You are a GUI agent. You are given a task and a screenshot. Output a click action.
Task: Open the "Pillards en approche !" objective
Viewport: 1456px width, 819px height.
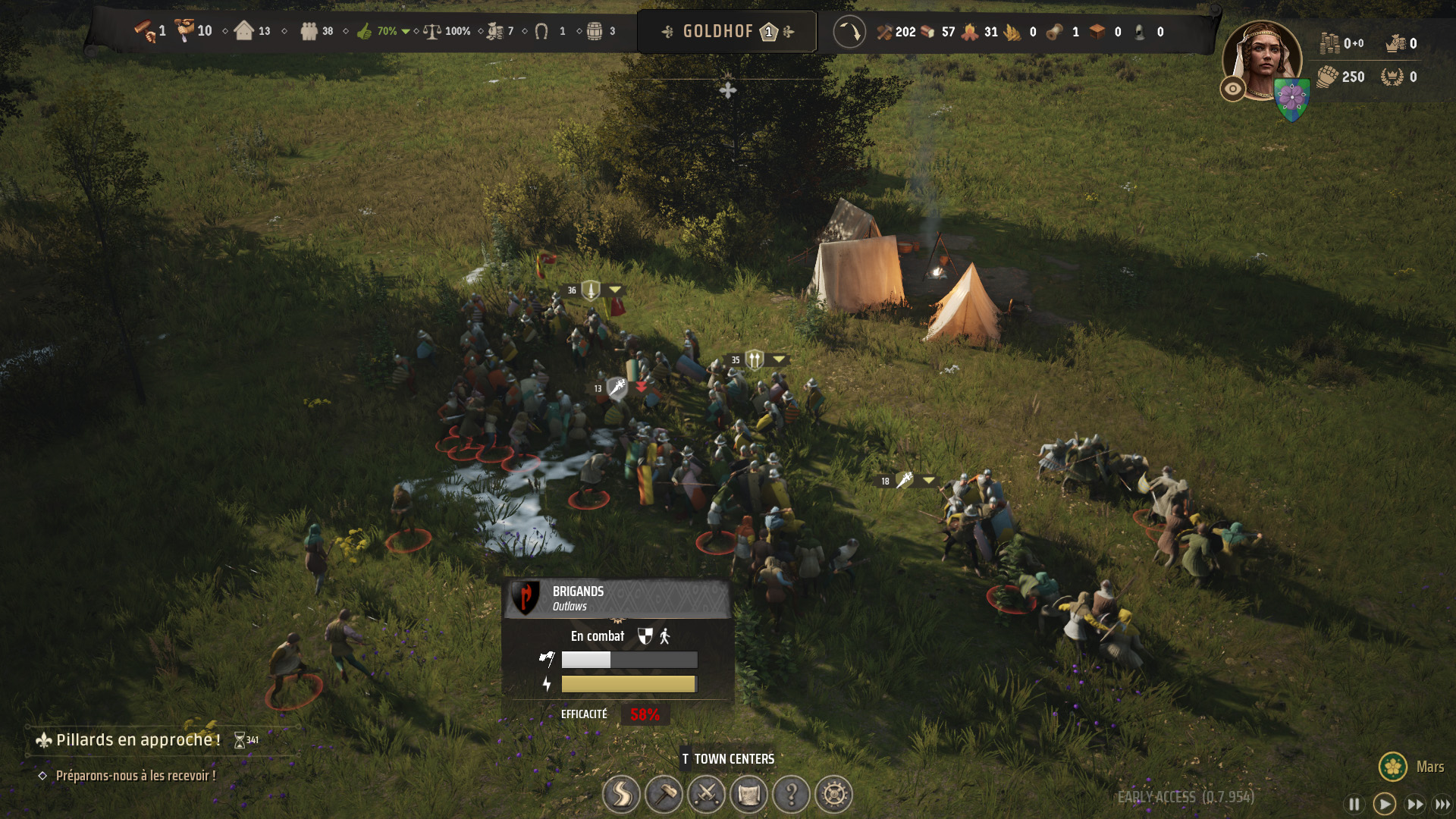[138, 740]
